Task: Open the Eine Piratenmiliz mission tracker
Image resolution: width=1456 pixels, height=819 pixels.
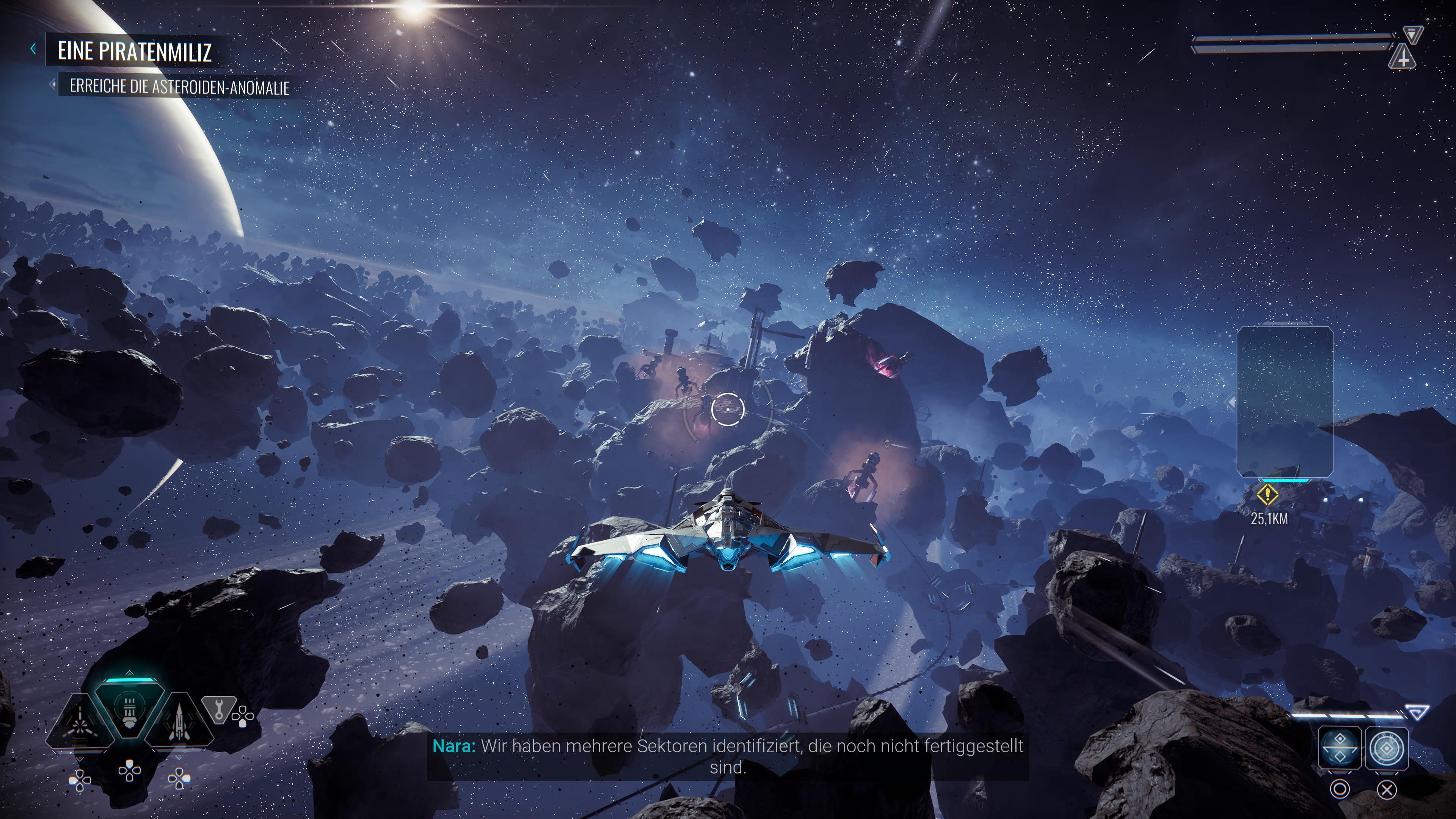Action: click(x=135, y=51)
